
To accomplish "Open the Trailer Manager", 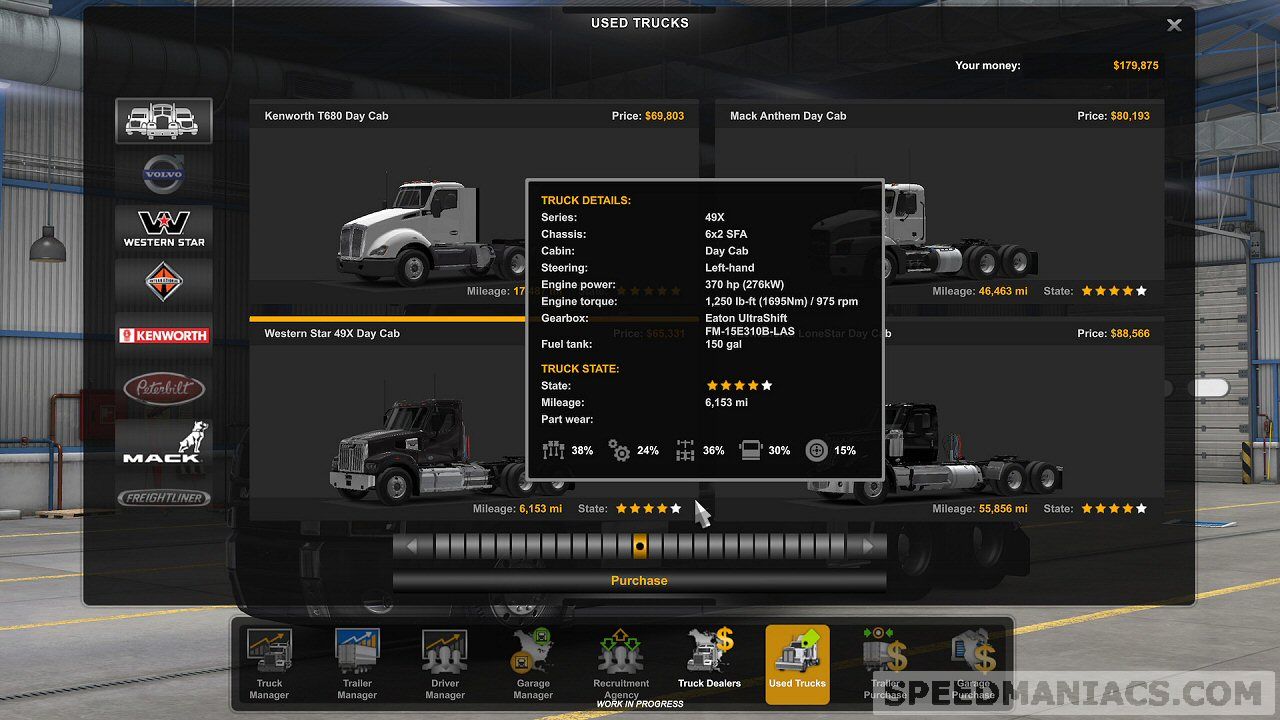I will 357,663.
